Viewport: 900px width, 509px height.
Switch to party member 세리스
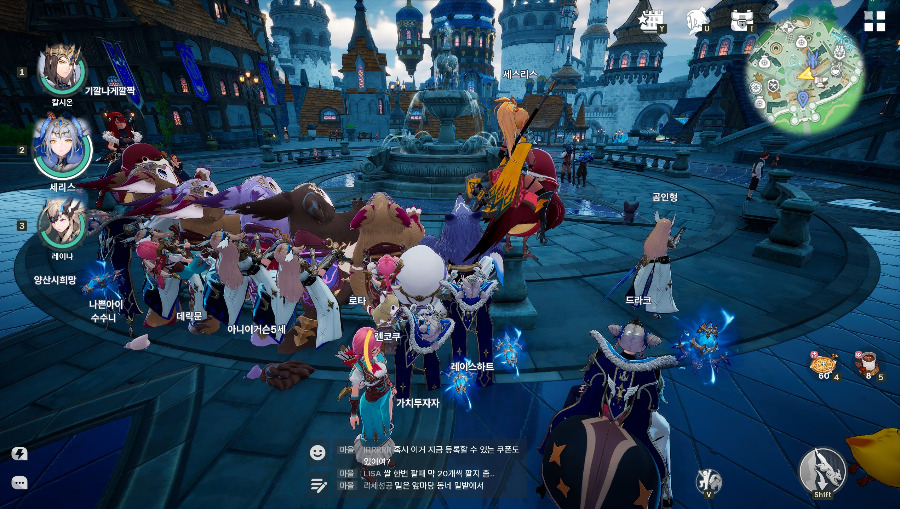[x=62, y=147]
